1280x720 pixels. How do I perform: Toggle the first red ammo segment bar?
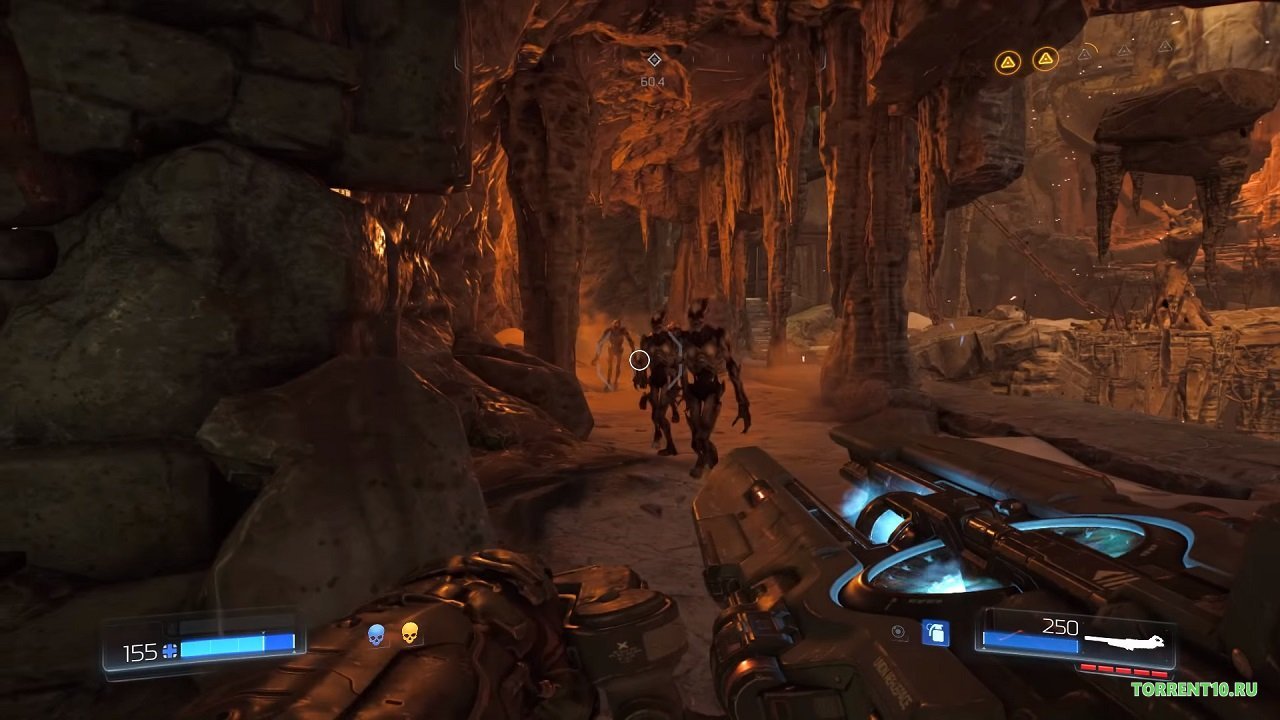click(1087, 667)
